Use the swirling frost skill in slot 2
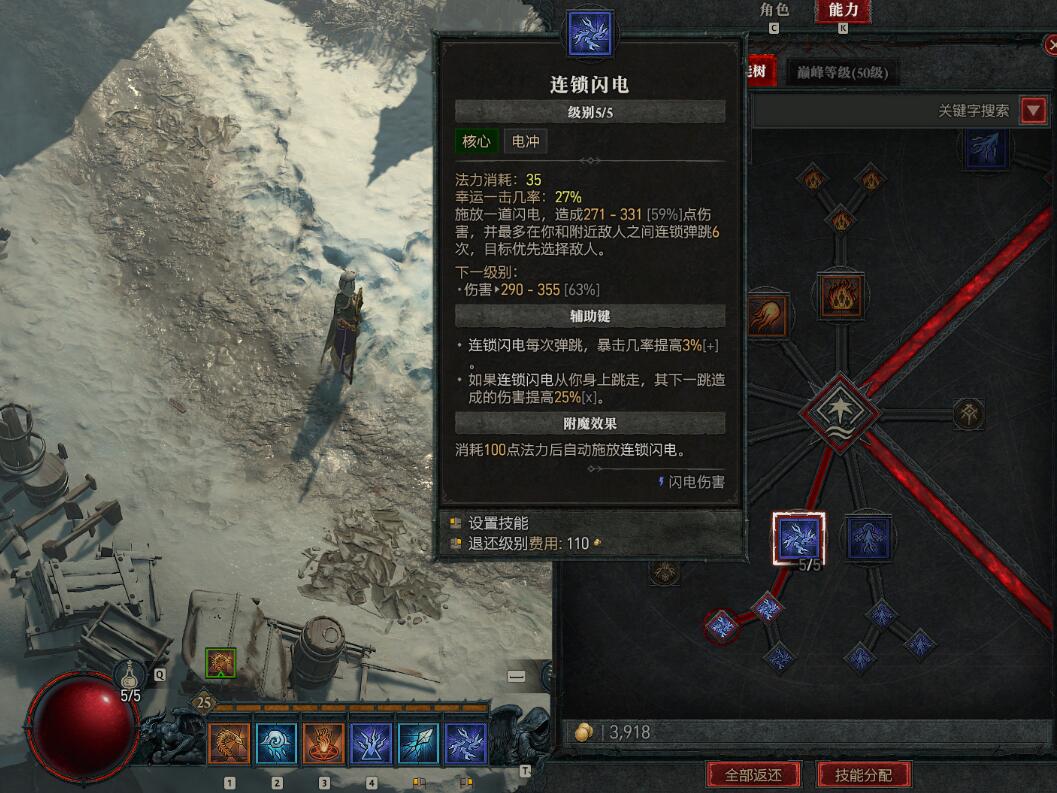This screenshot has width=1057, height=793. coord(277,745)
